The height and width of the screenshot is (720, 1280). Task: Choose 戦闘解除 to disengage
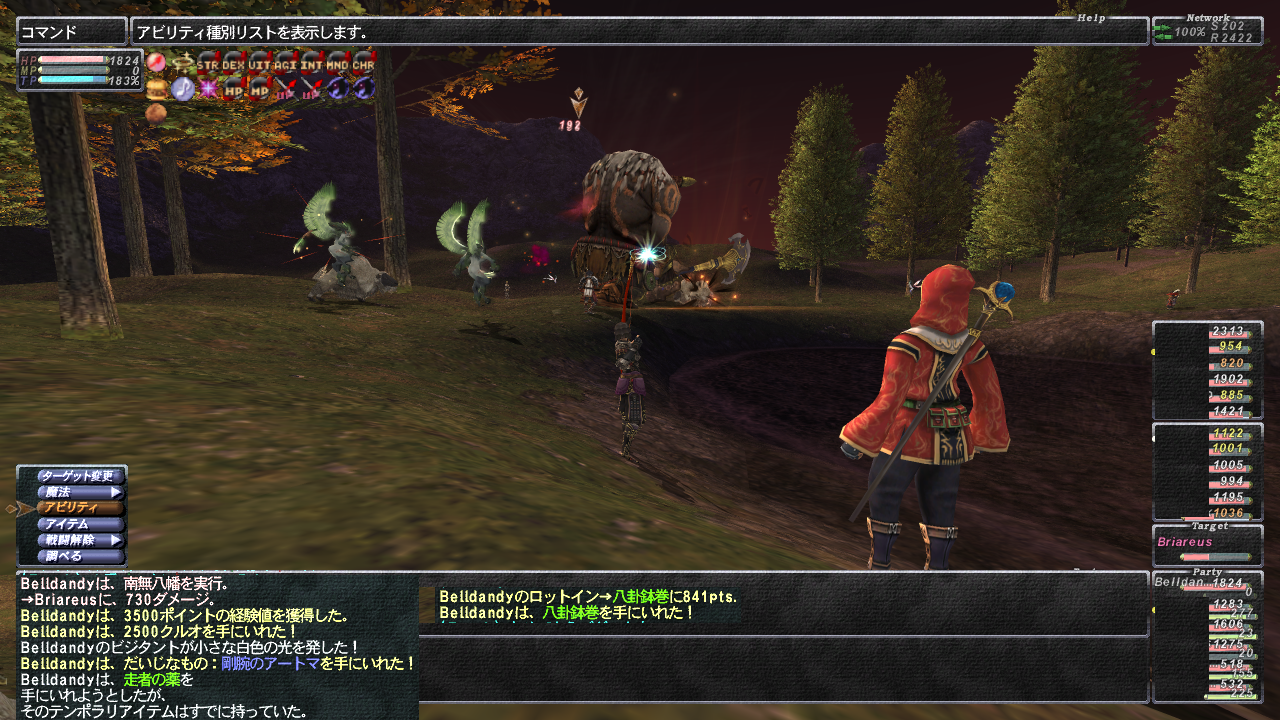click(80, 540)
